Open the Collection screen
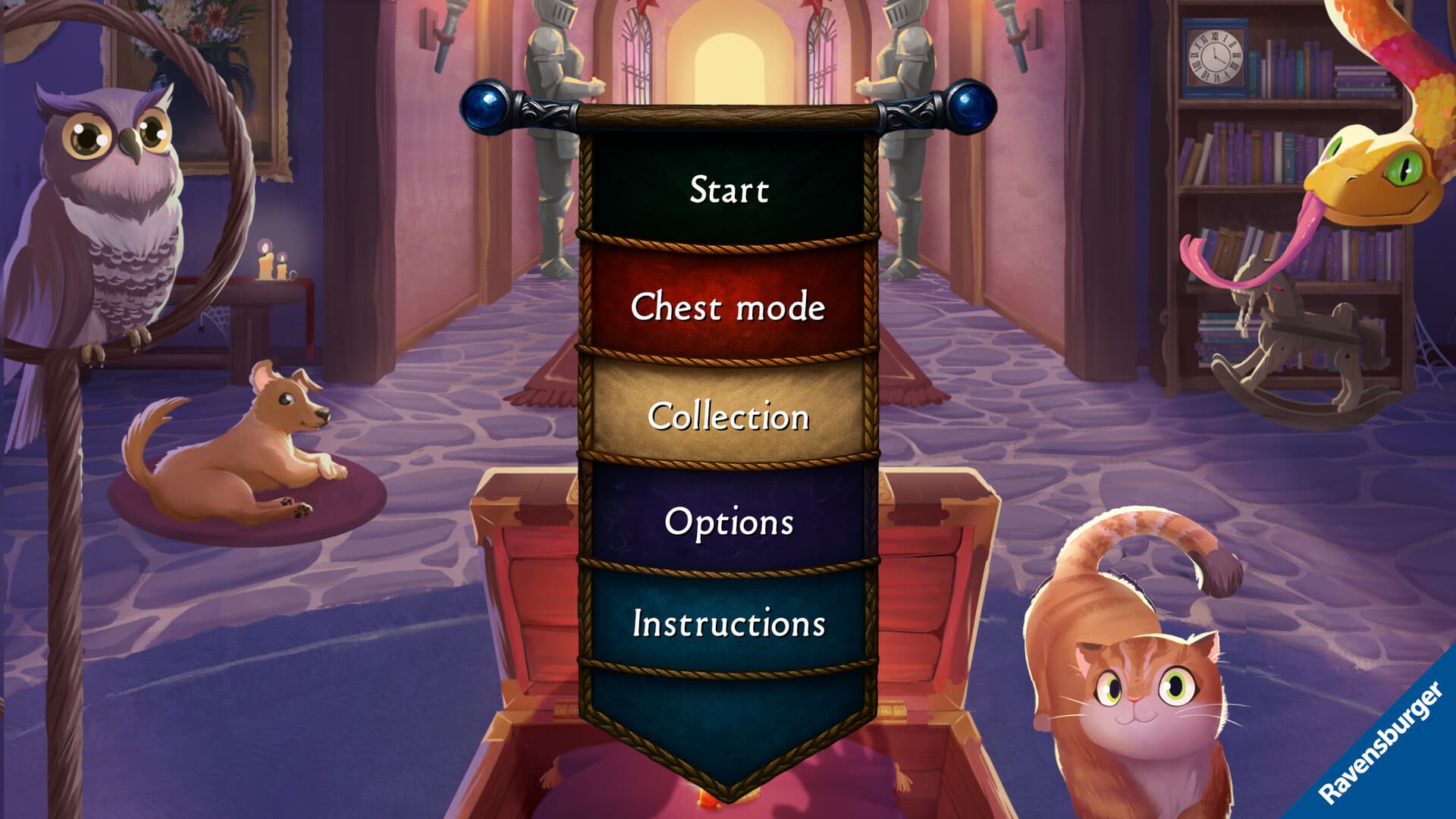1456x819 pixels. point(726,417)
